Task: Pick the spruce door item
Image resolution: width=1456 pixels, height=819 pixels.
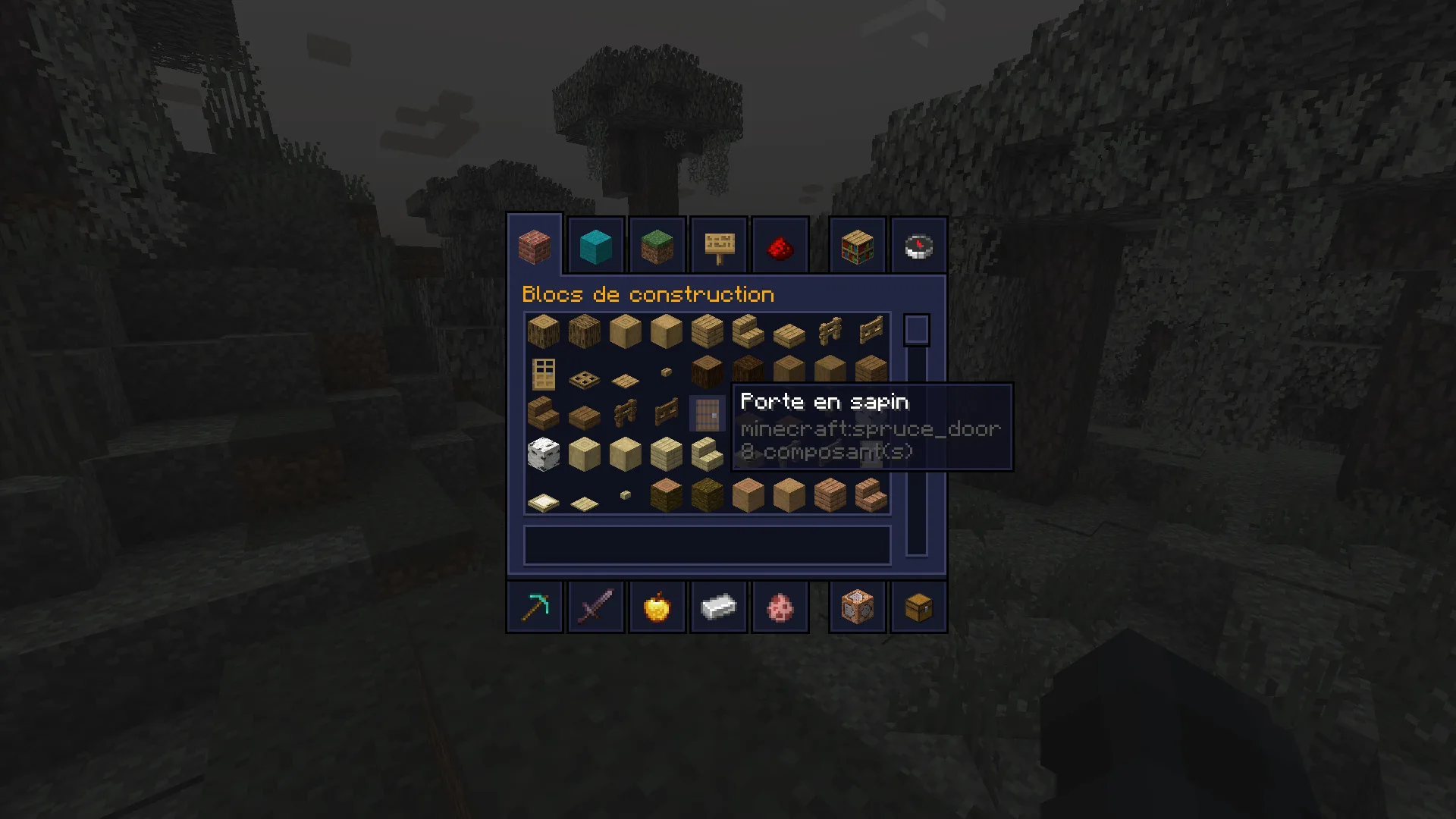Action: click(x=707, y=414)
